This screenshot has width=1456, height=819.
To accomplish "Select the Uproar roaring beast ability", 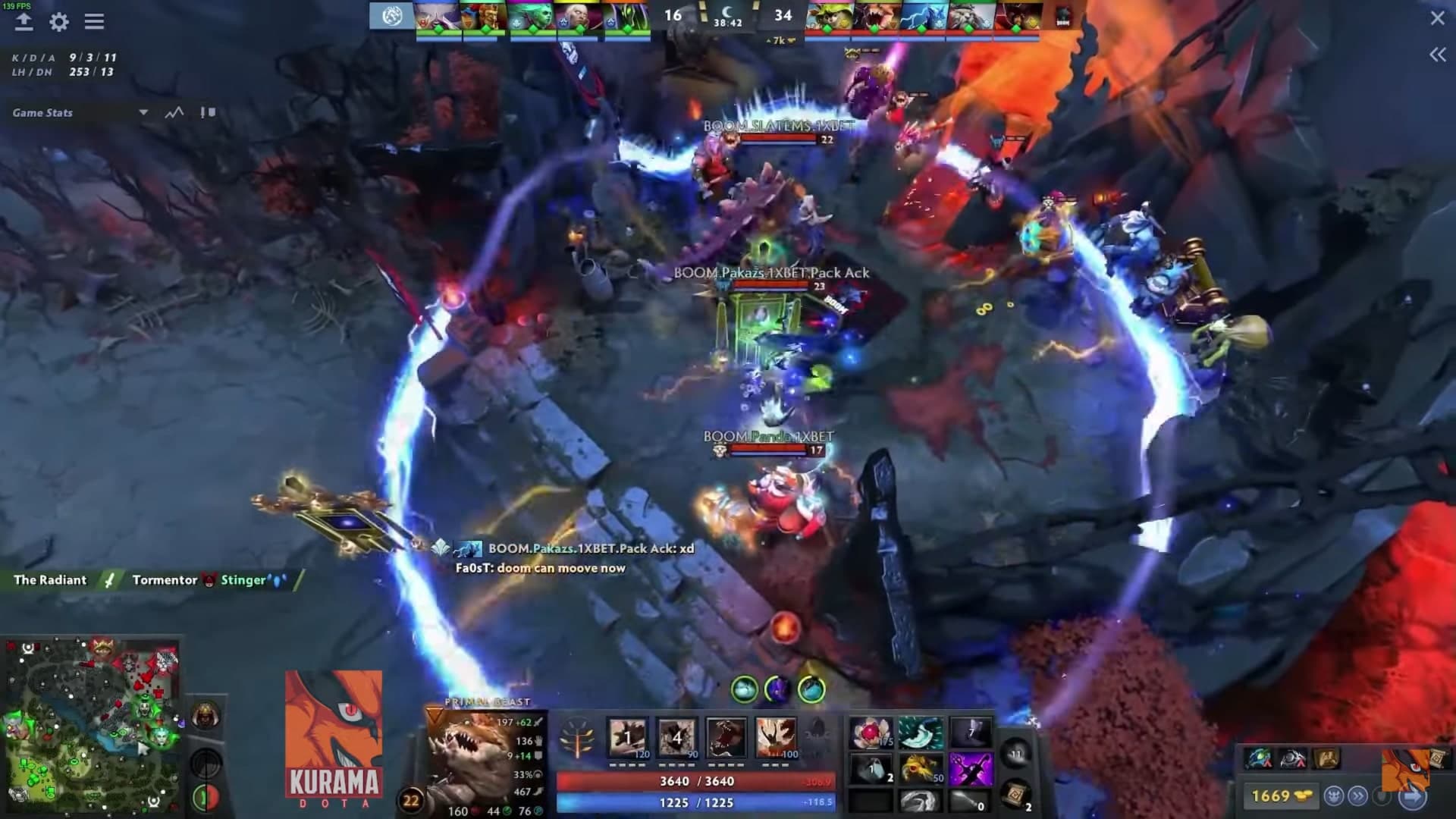I will (726, 736).
